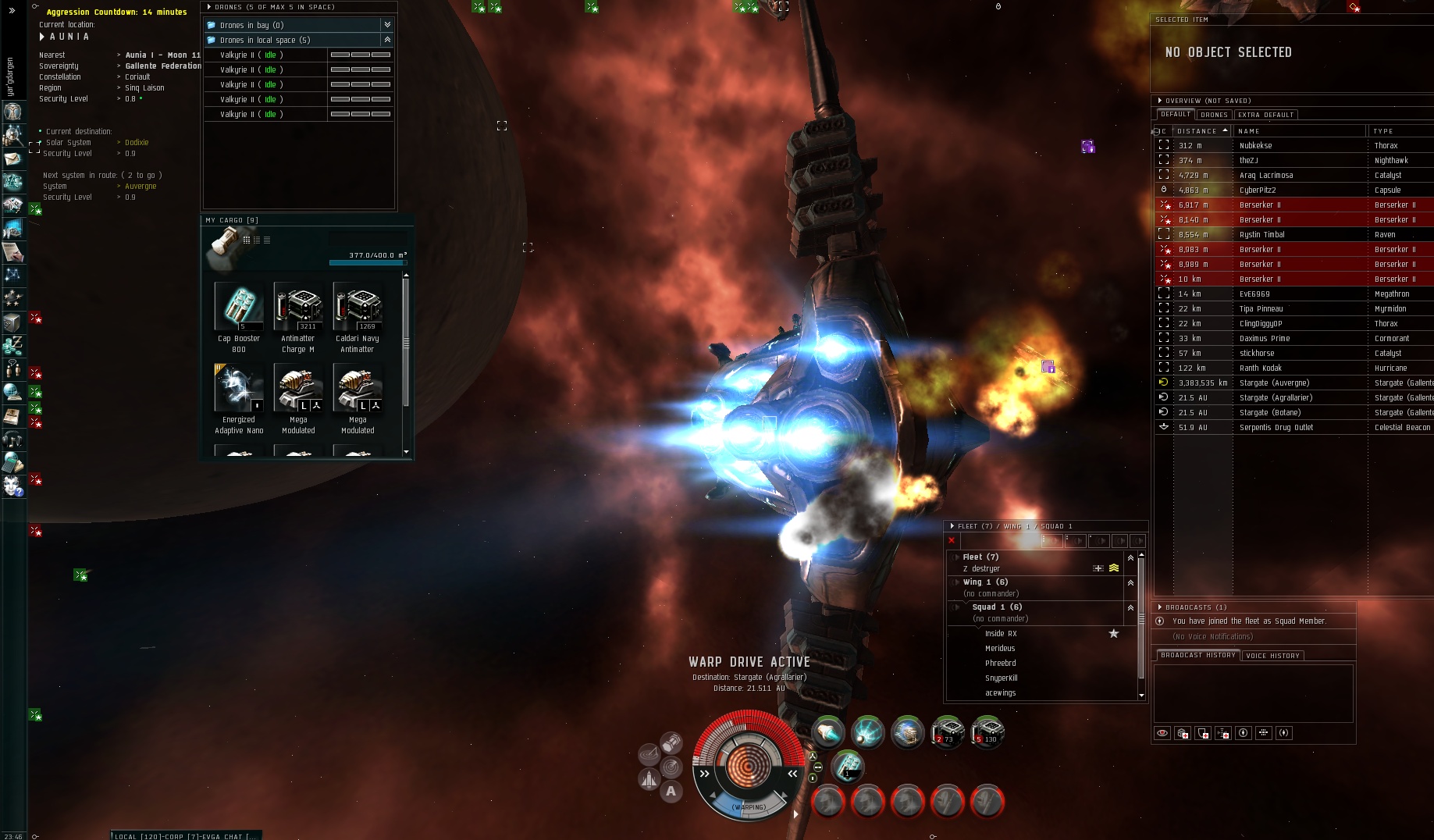Open the Local chat tab
1434x840 pixels.
pos(134,836)
